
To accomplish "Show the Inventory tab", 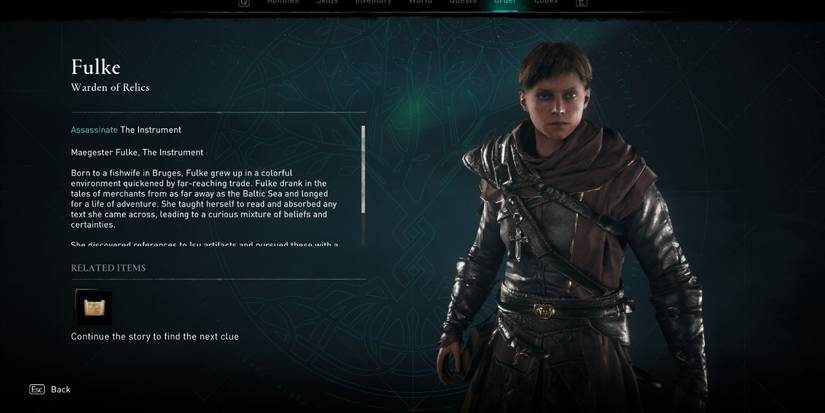I will [374, 3].
